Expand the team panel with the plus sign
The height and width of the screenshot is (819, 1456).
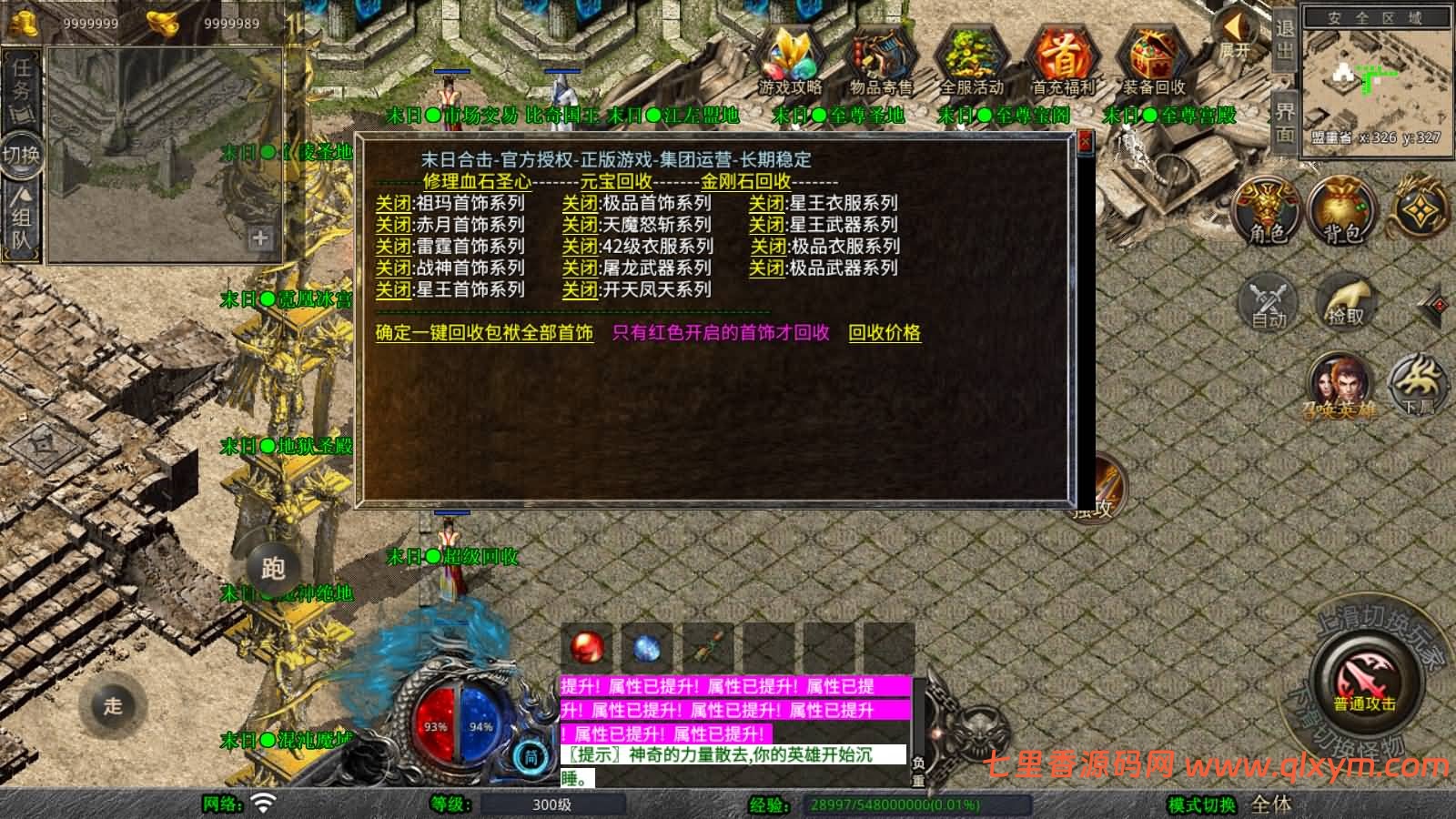[261, 239]
